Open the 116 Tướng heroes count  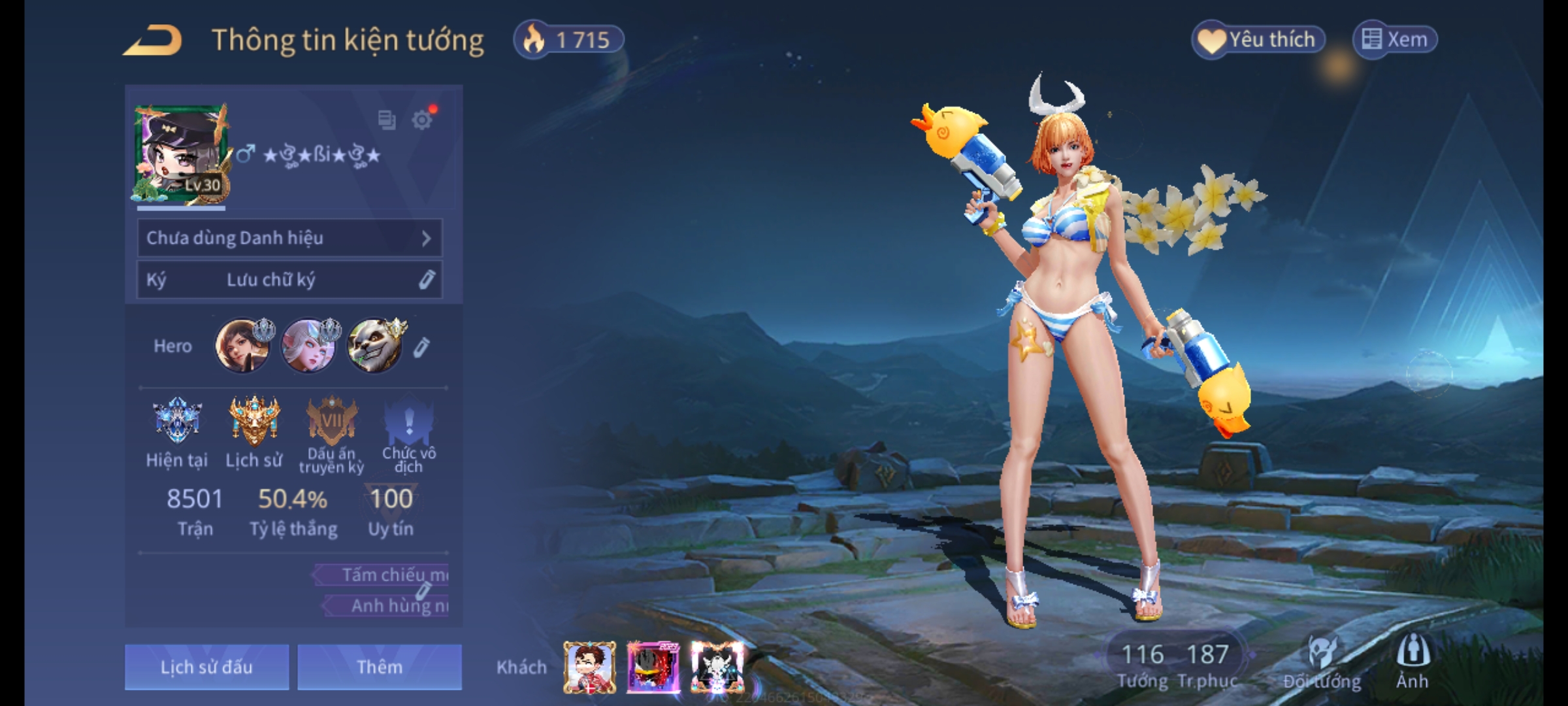1143,665
